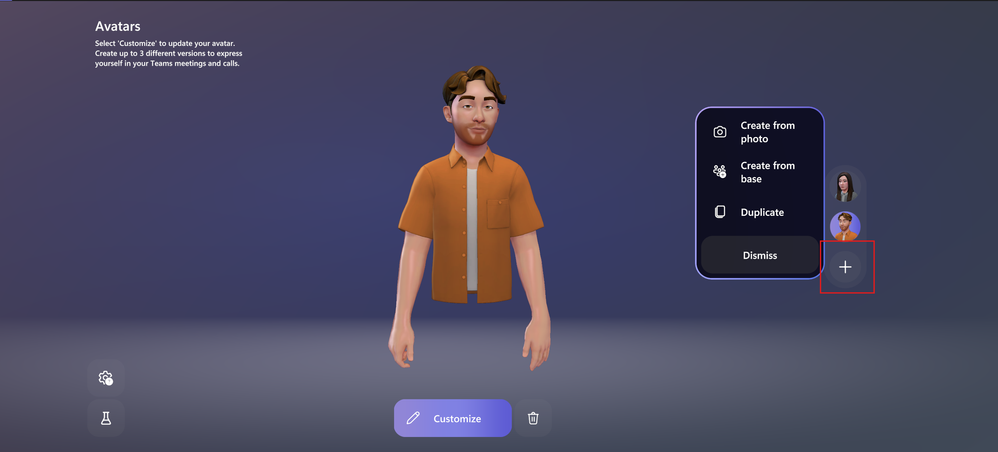Click the plus add avatar button
998x452 pixels.
click(845, 267)
